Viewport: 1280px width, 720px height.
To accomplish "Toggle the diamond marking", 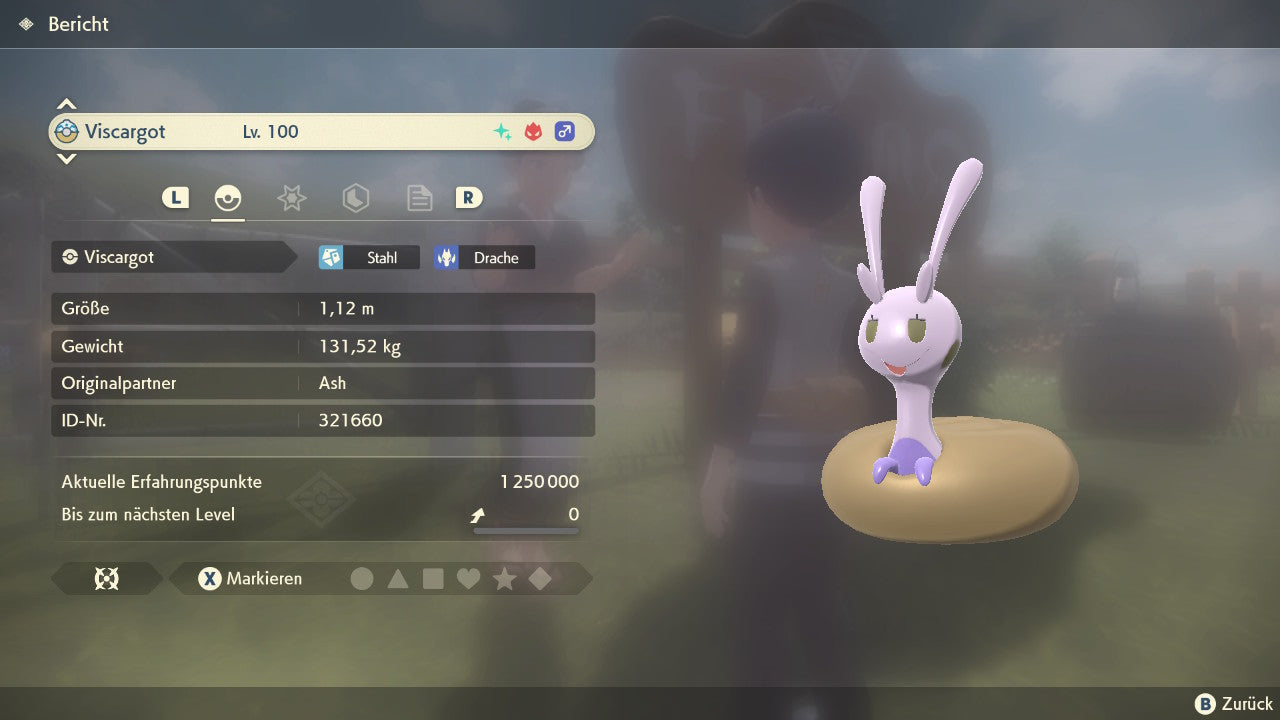I will 540,578.
